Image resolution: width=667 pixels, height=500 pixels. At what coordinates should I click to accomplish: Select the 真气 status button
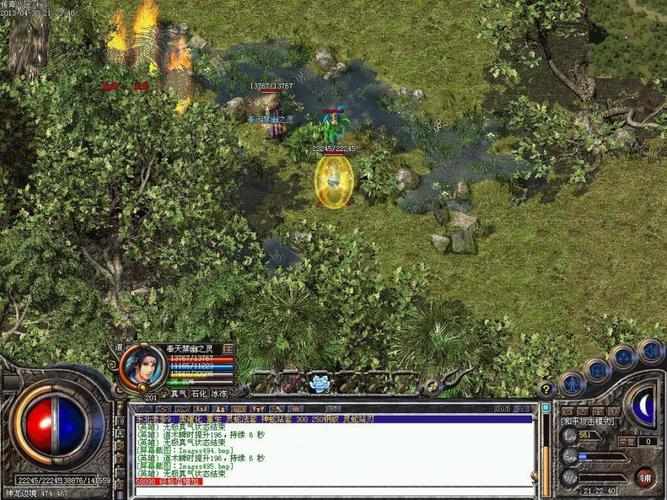[179, 394]
